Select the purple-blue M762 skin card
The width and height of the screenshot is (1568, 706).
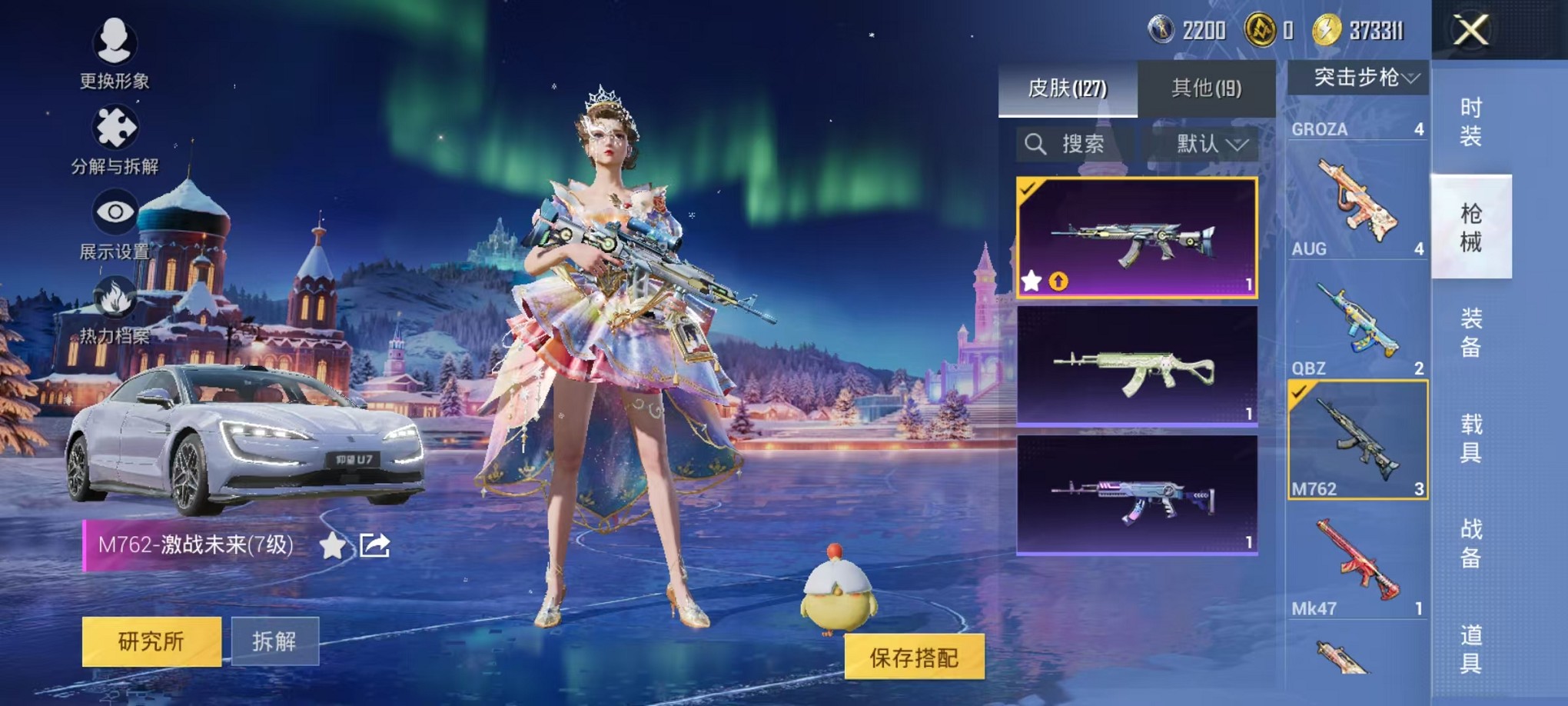[x=1137, y=495]
